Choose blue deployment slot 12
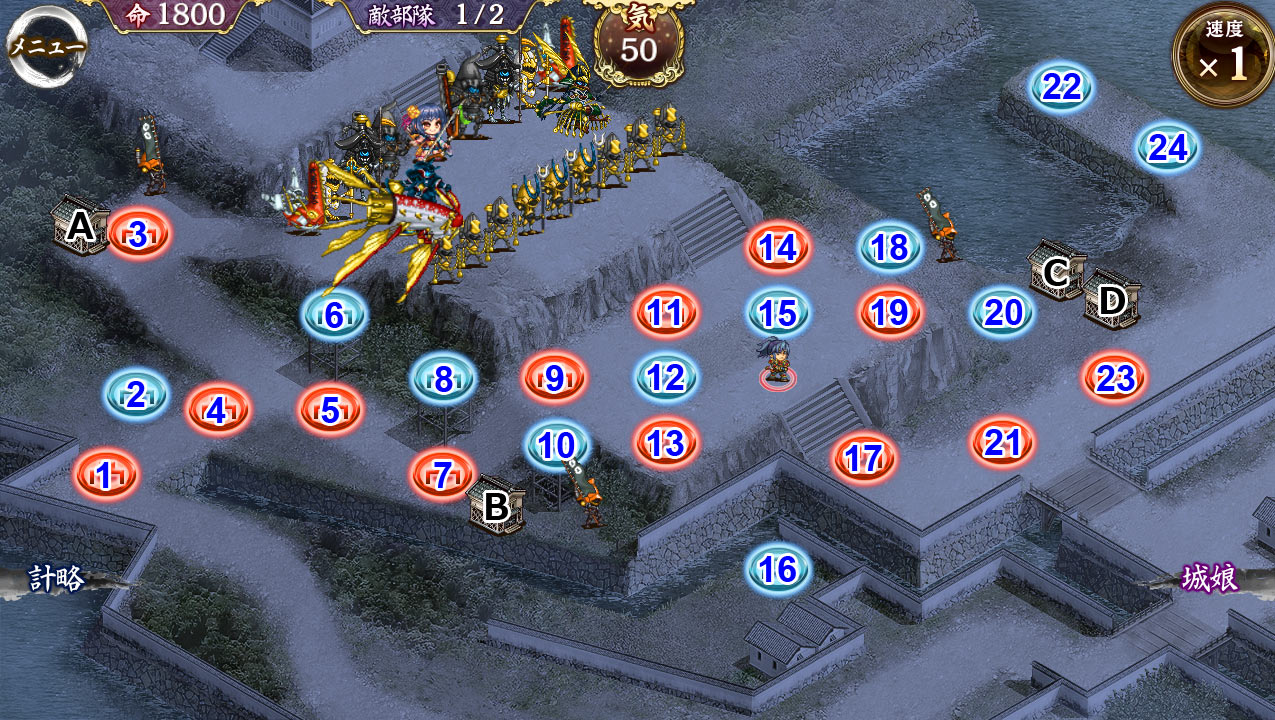 [666, 377]
